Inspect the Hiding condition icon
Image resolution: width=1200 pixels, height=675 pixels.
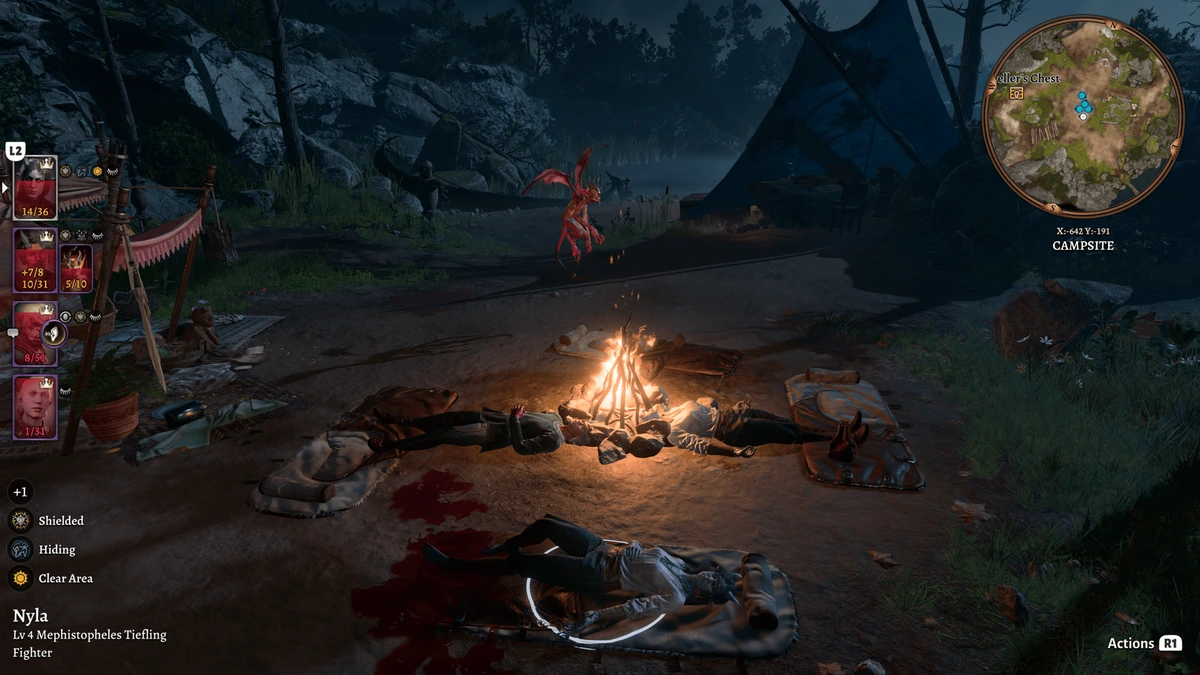(x=20, y=549)
